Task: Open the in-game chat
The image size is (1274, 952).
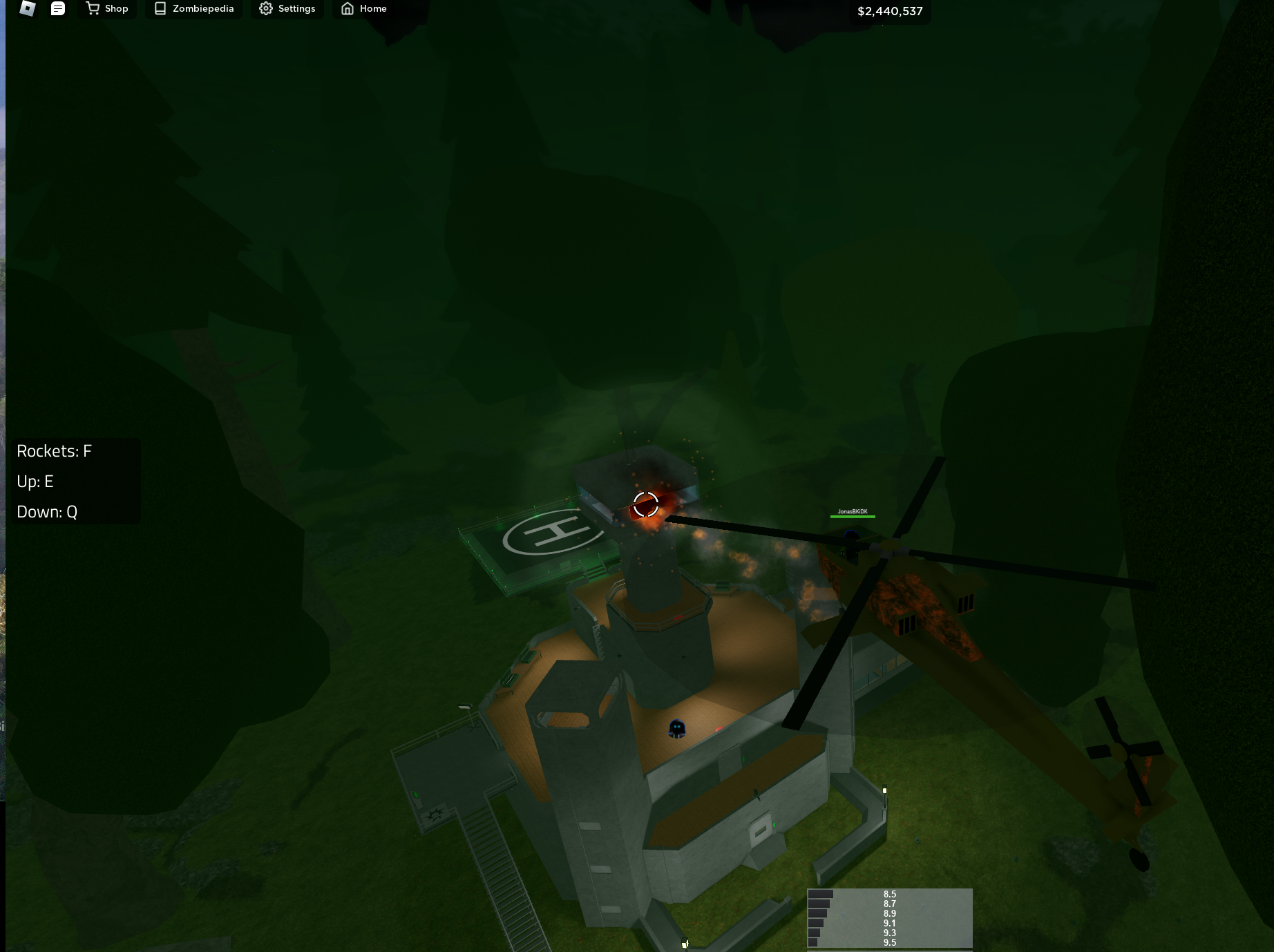Action: click(x=58, y=9)
